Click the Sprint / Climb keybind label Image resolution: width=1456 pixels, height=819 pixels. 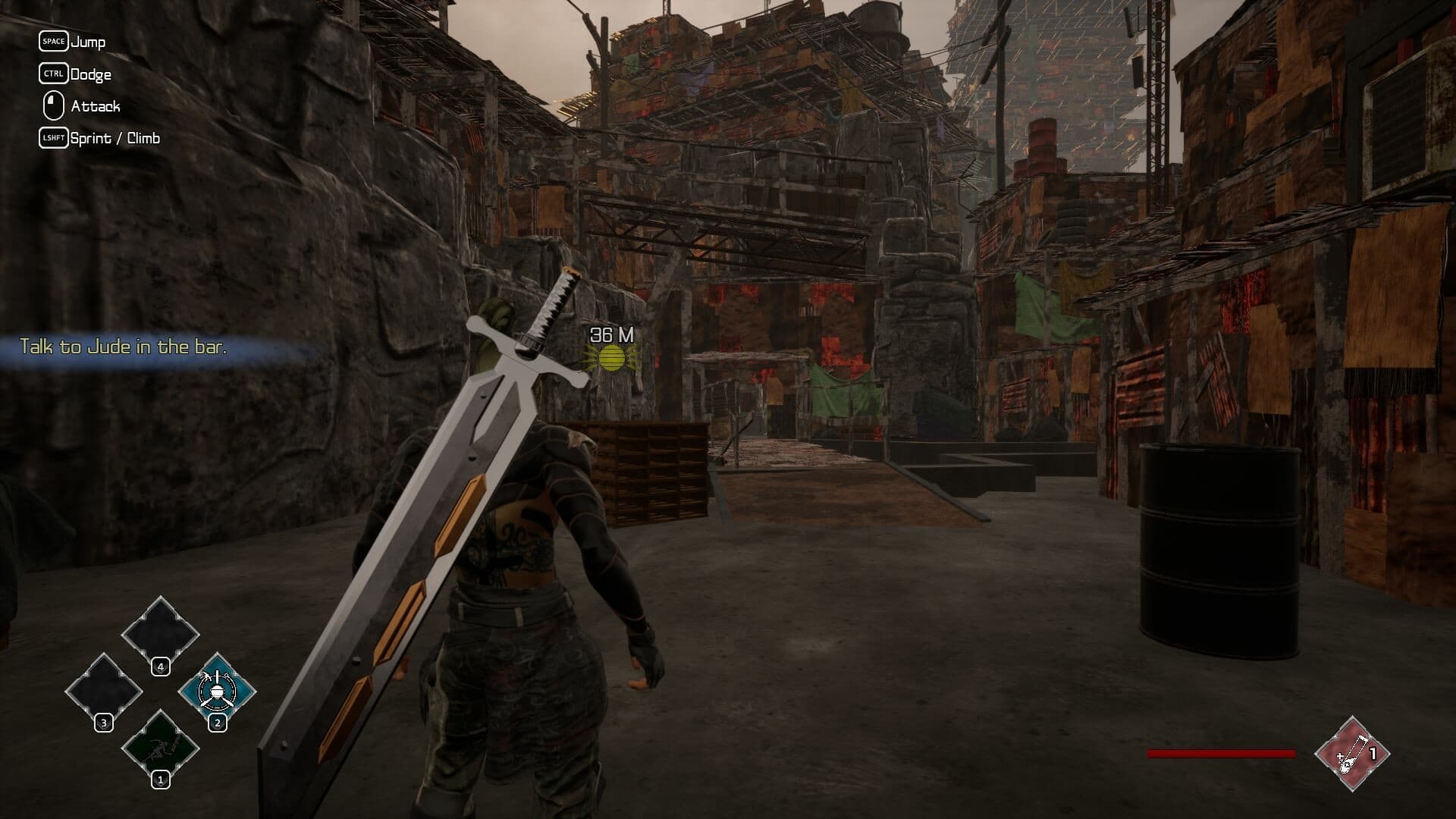pos(115,138)
